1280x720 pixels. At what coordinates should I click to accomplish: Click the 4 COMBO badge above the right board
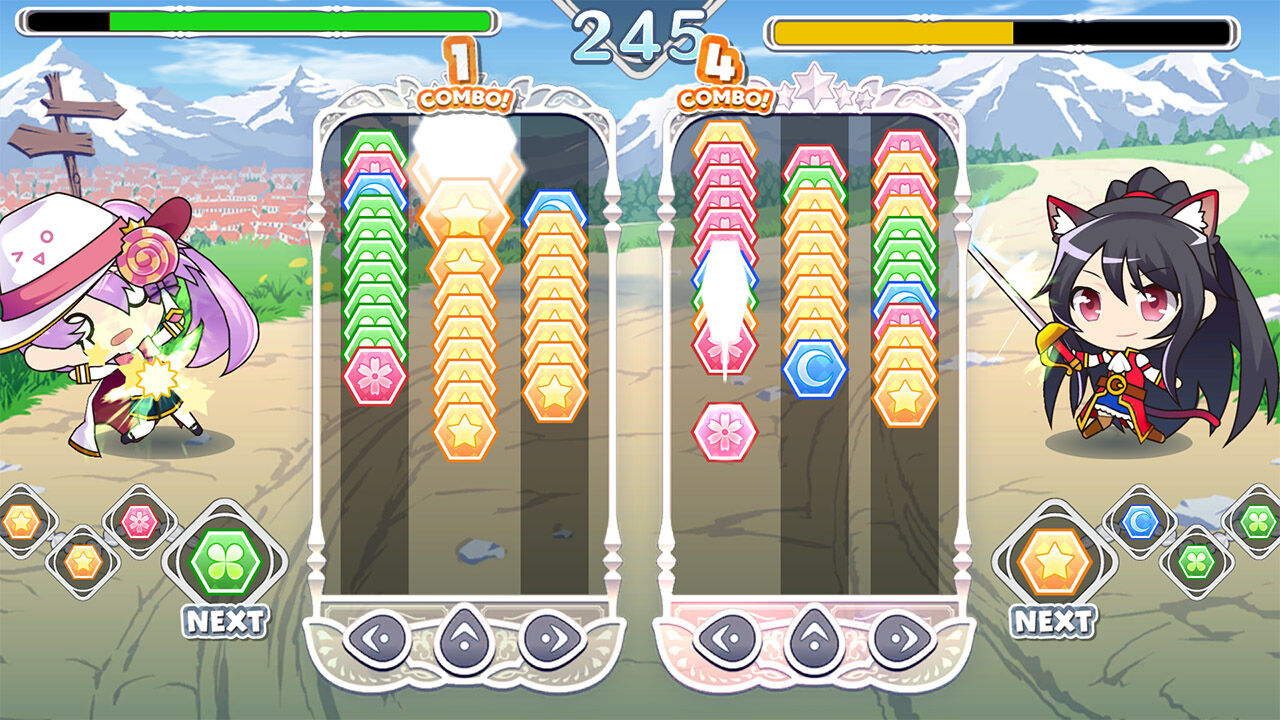[724, 82]
